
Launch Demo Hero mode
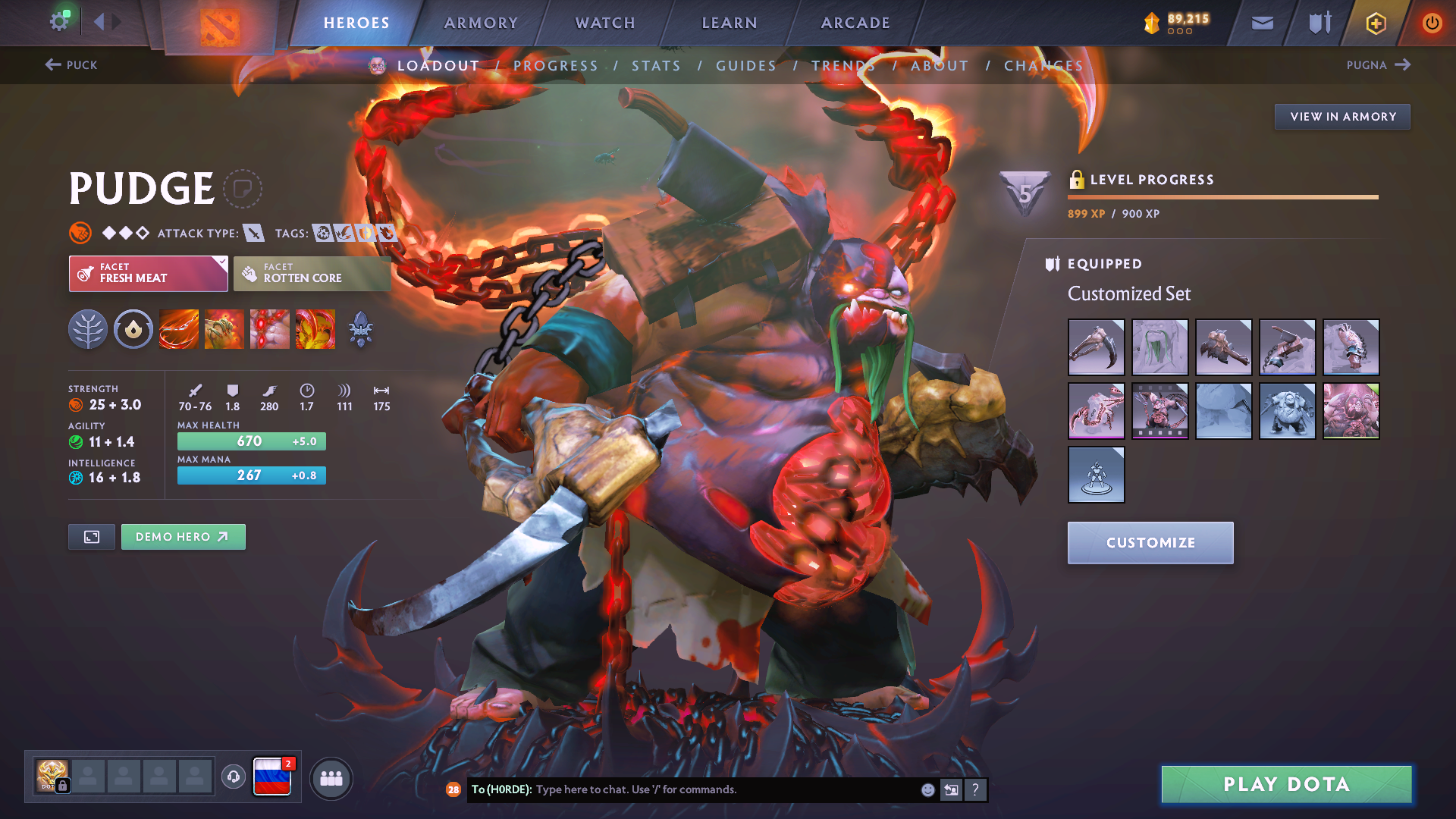click(x=183, y=537)
